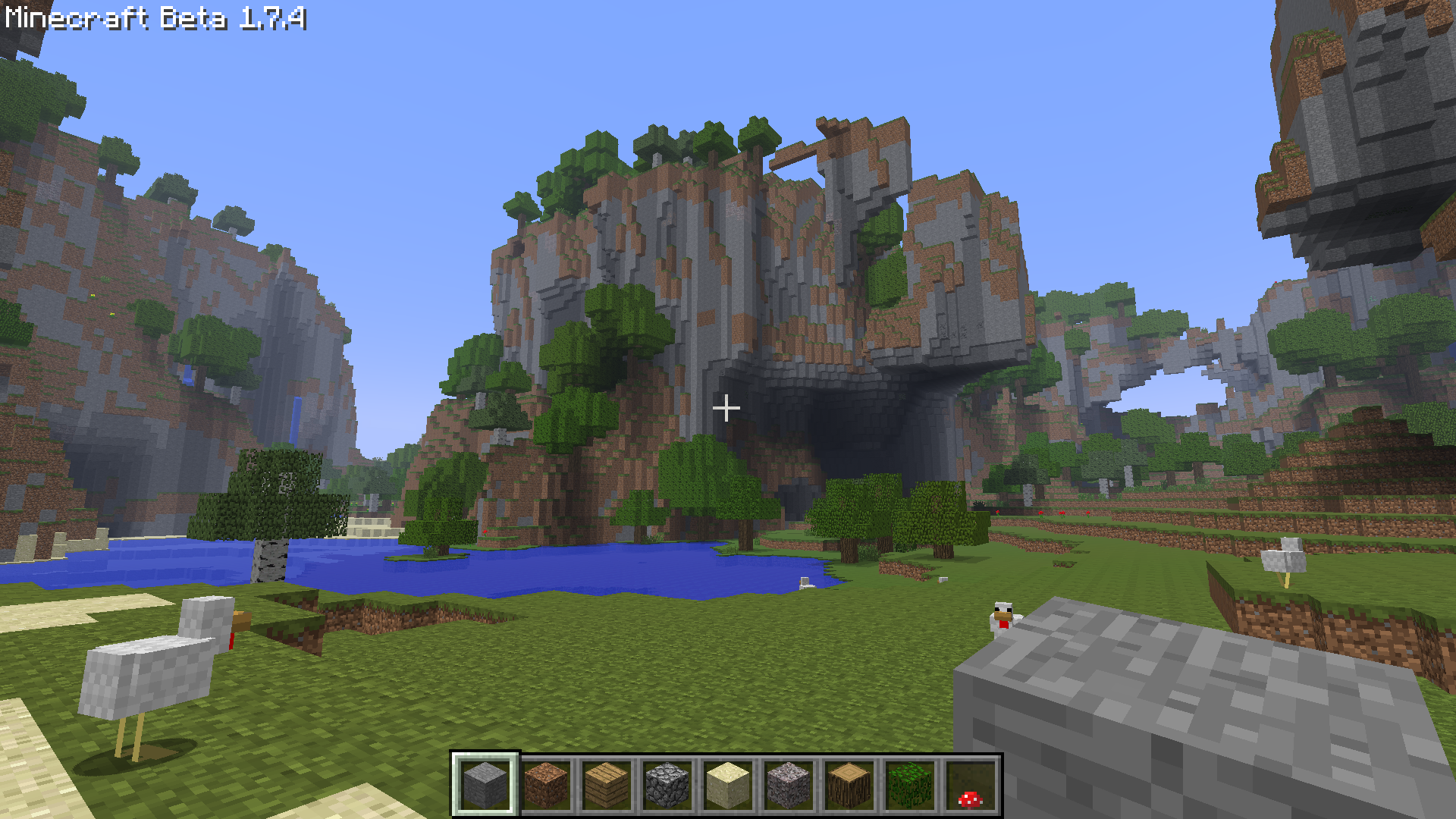Viewport: 1456px width, 819px height.
Task: Pick the wooden planks hotbar slot
Action: point(607,785)
